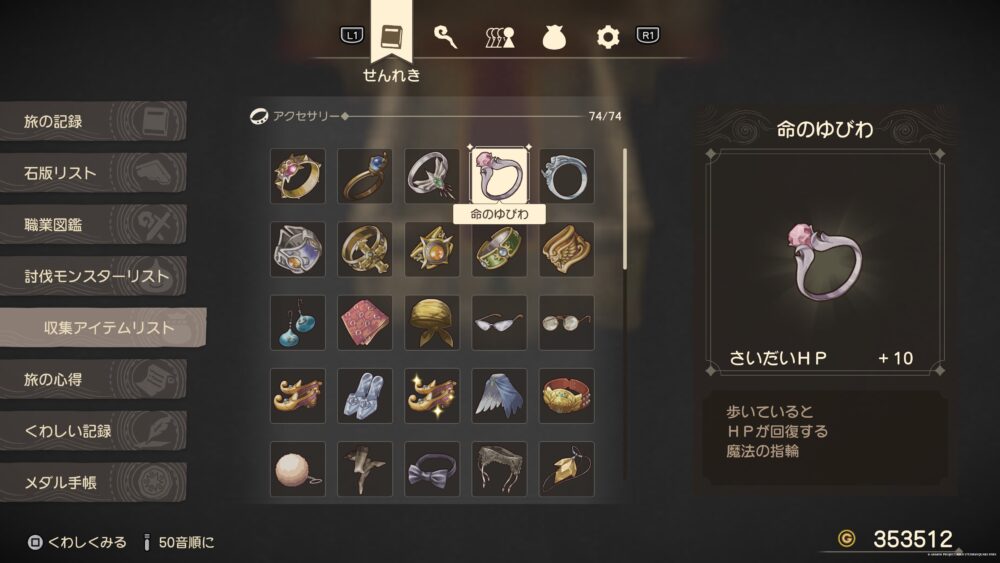
Task: Select the yellow bandana item slot
Action: 432,323
